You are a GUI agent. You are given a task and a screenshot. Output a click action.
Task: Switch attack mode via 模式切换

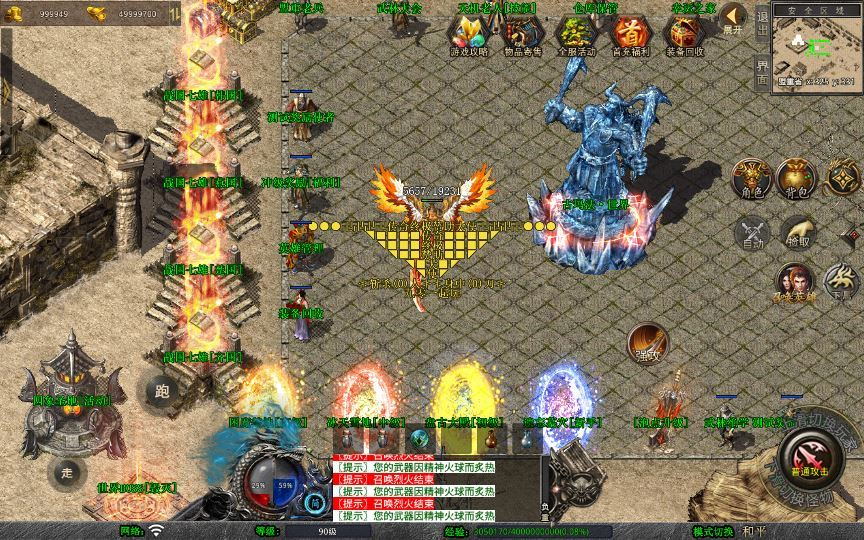[x=713, y=532]
